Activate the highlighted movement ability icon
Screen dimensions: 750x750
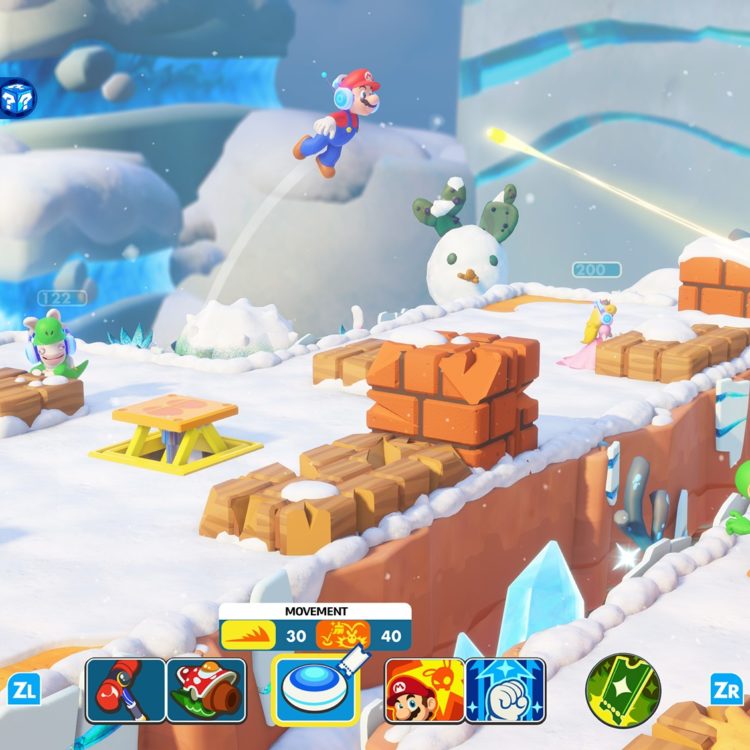coord(315,690)
